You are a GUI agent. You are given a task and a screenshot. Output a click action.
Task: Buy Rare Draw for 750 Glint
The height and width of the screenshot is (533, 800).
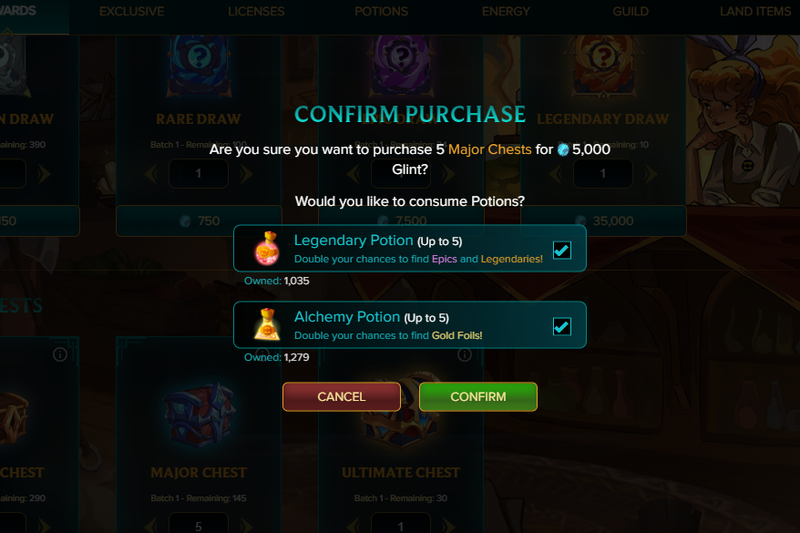[x=198, y=221]
